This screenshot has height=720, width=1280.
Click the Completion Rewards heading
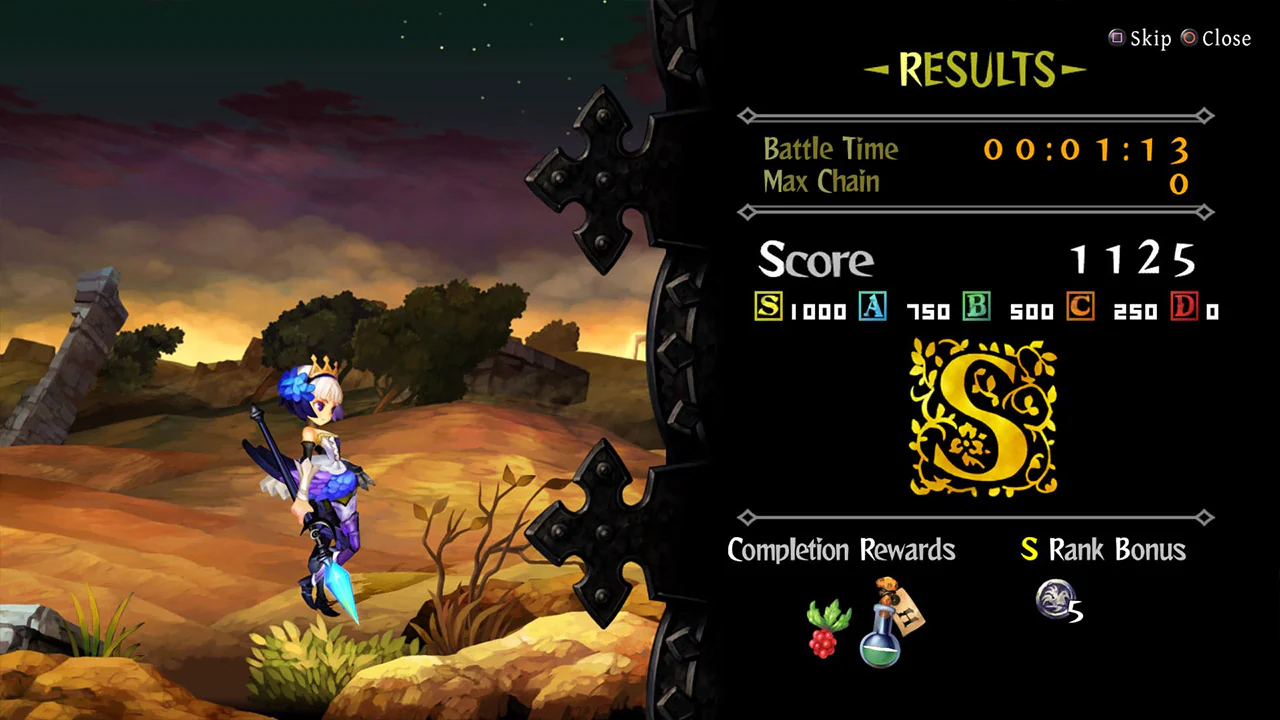[841, 550]
